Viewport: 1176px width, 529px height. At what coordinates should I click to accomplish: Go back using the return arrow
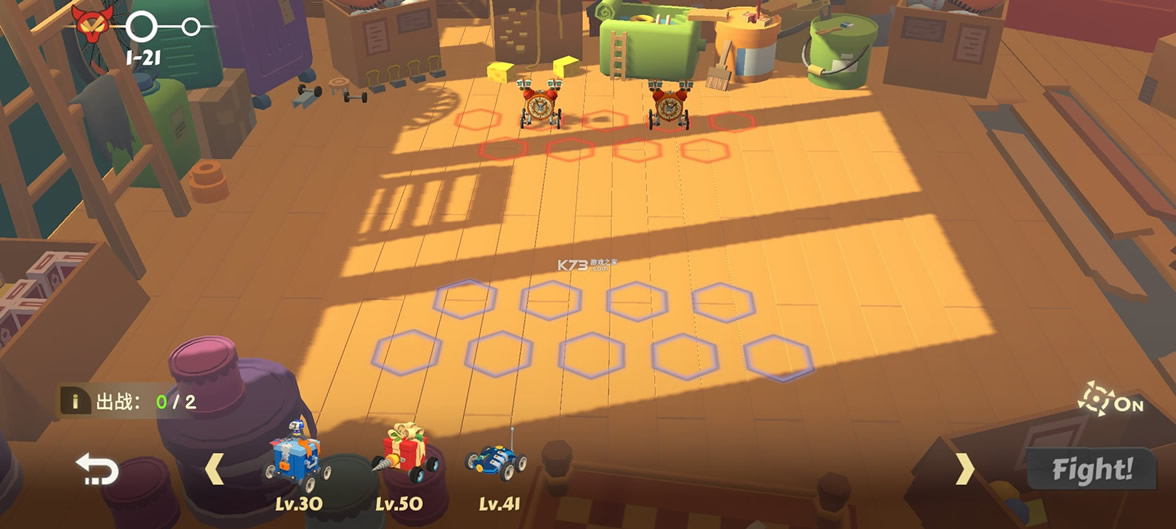click(x=97, y=469)
